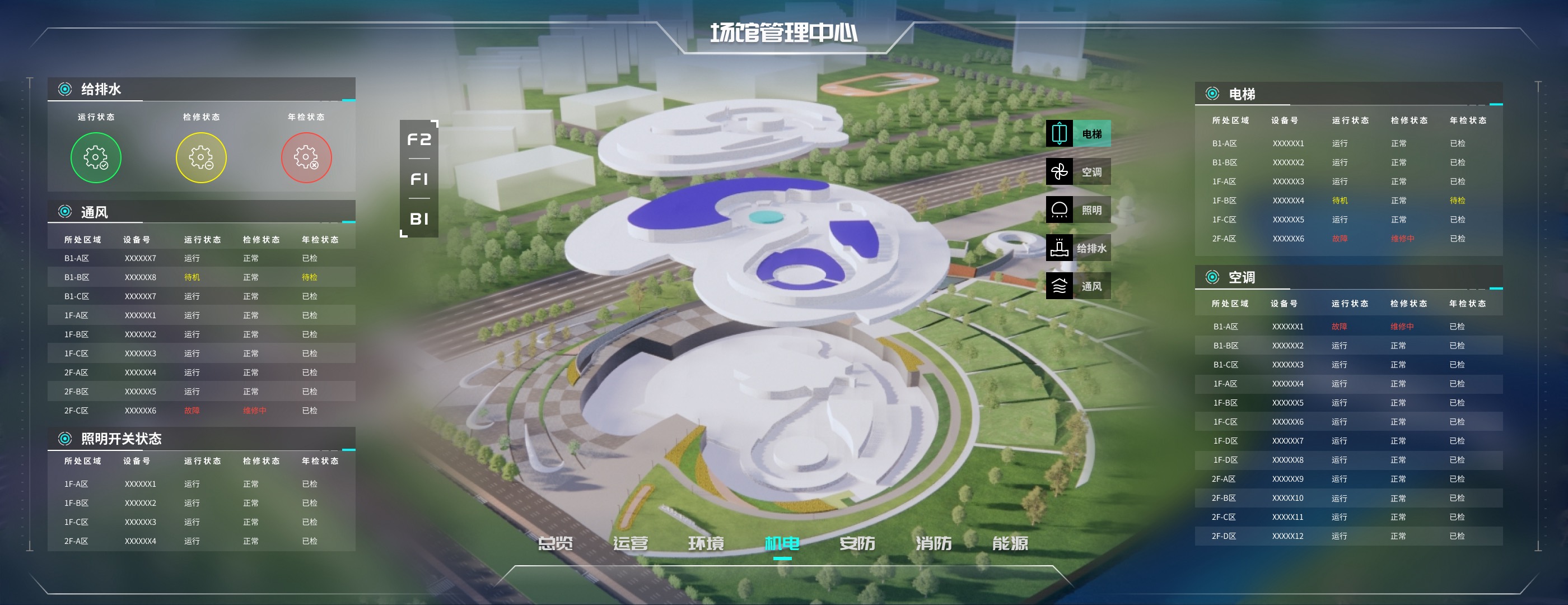The image size is (1568, 605).
Task: Activate the 空调 air conditioning filter
Action: pyautogui.click(x=1078, y=172)
